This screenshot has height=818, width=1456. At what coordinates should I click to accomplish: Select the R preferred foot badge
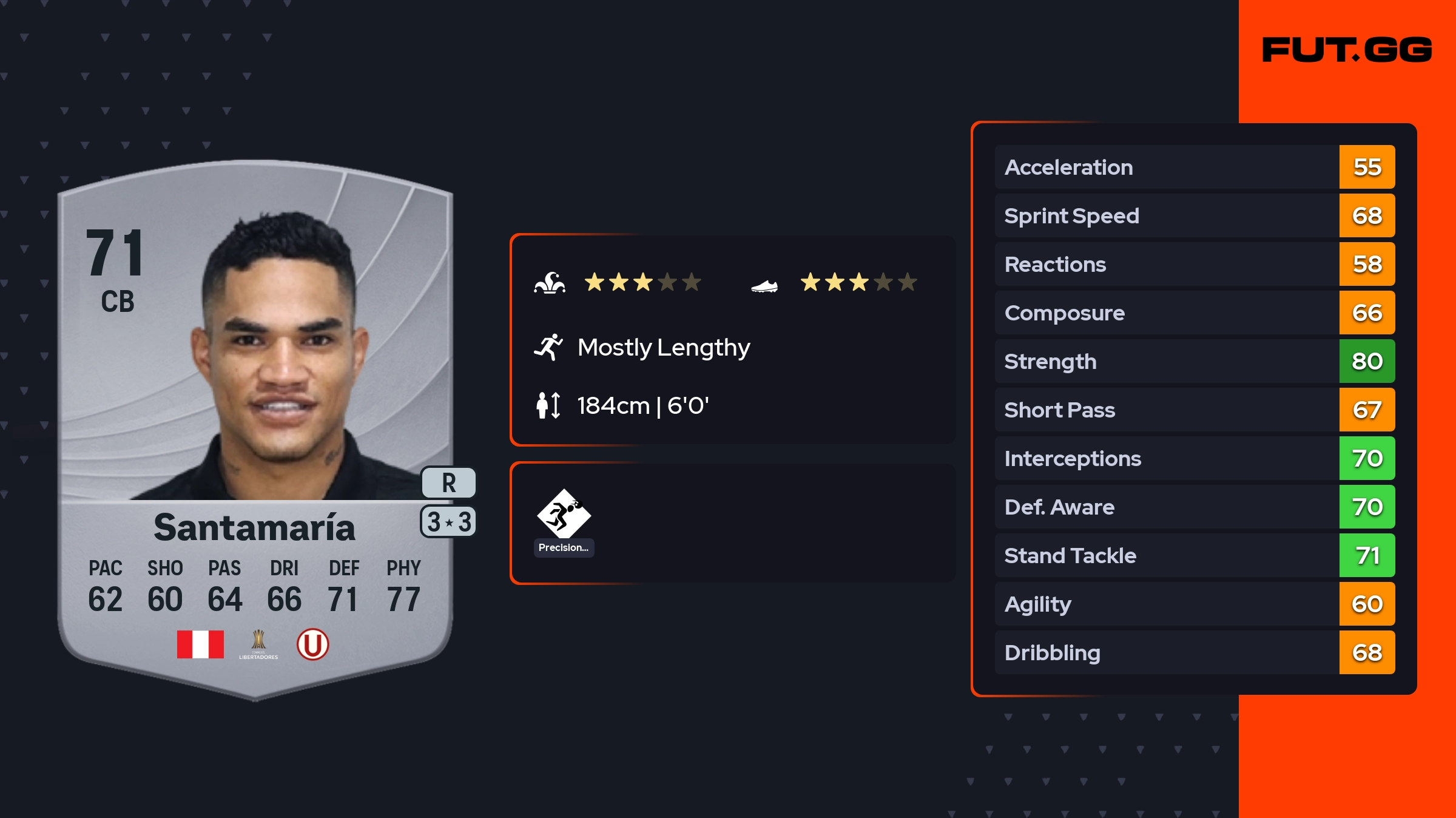(448, 483)
